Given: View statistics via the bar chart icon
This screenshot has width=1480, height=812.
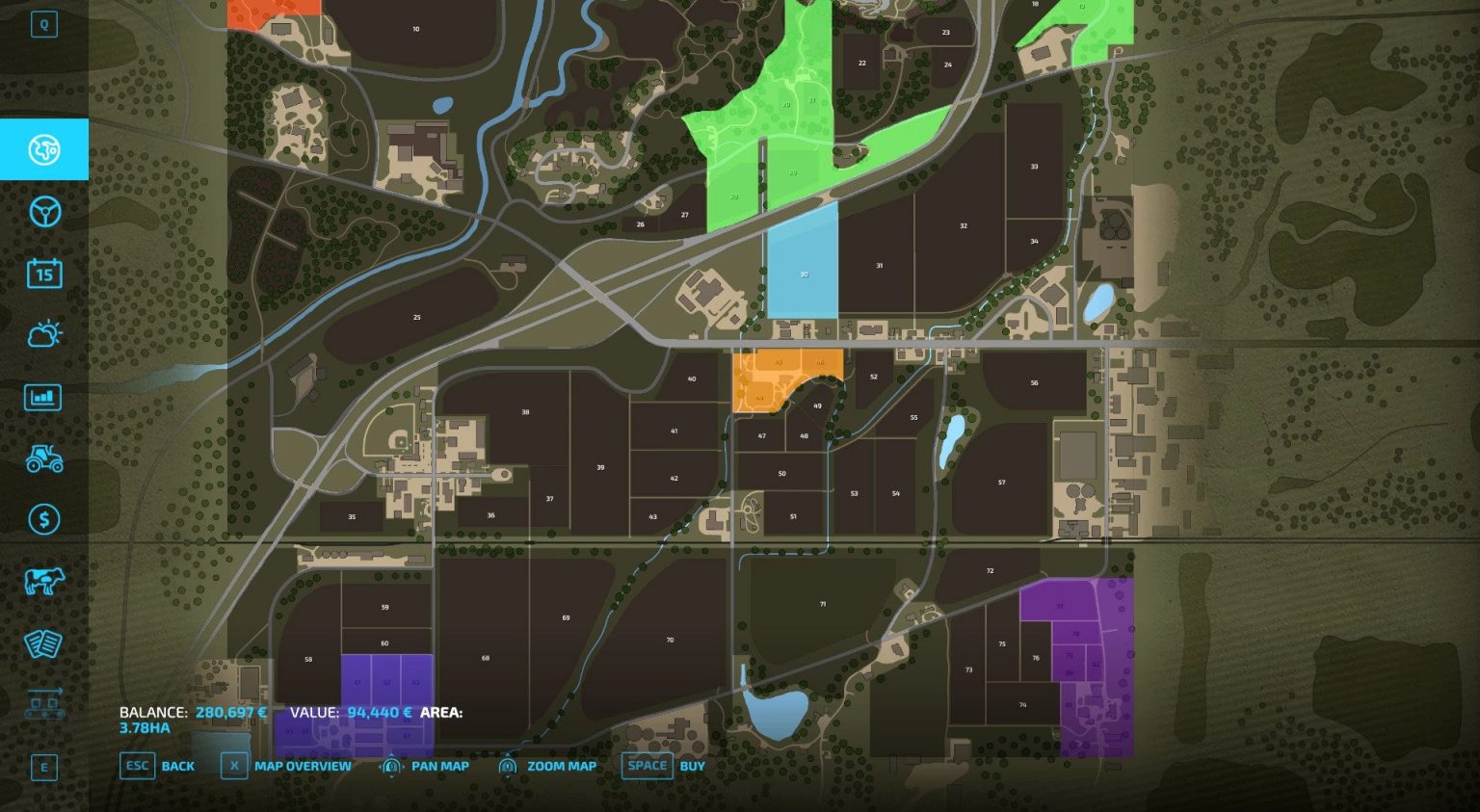Looking at the screenshot, I should [x=43, y=396].
